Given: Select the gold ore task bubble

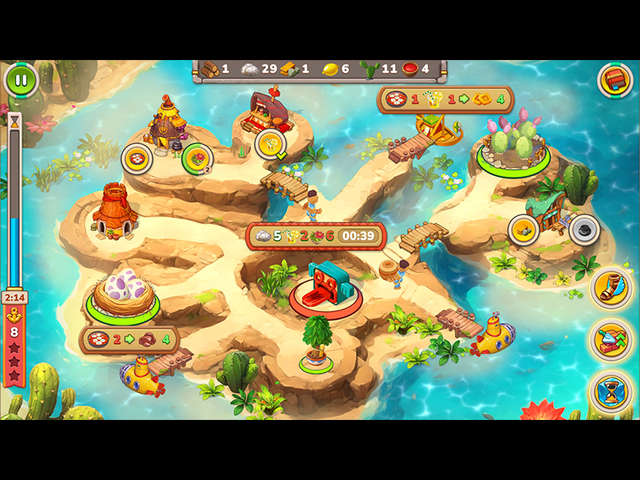Looking at the screenshot, I should (x=524, y=230).
